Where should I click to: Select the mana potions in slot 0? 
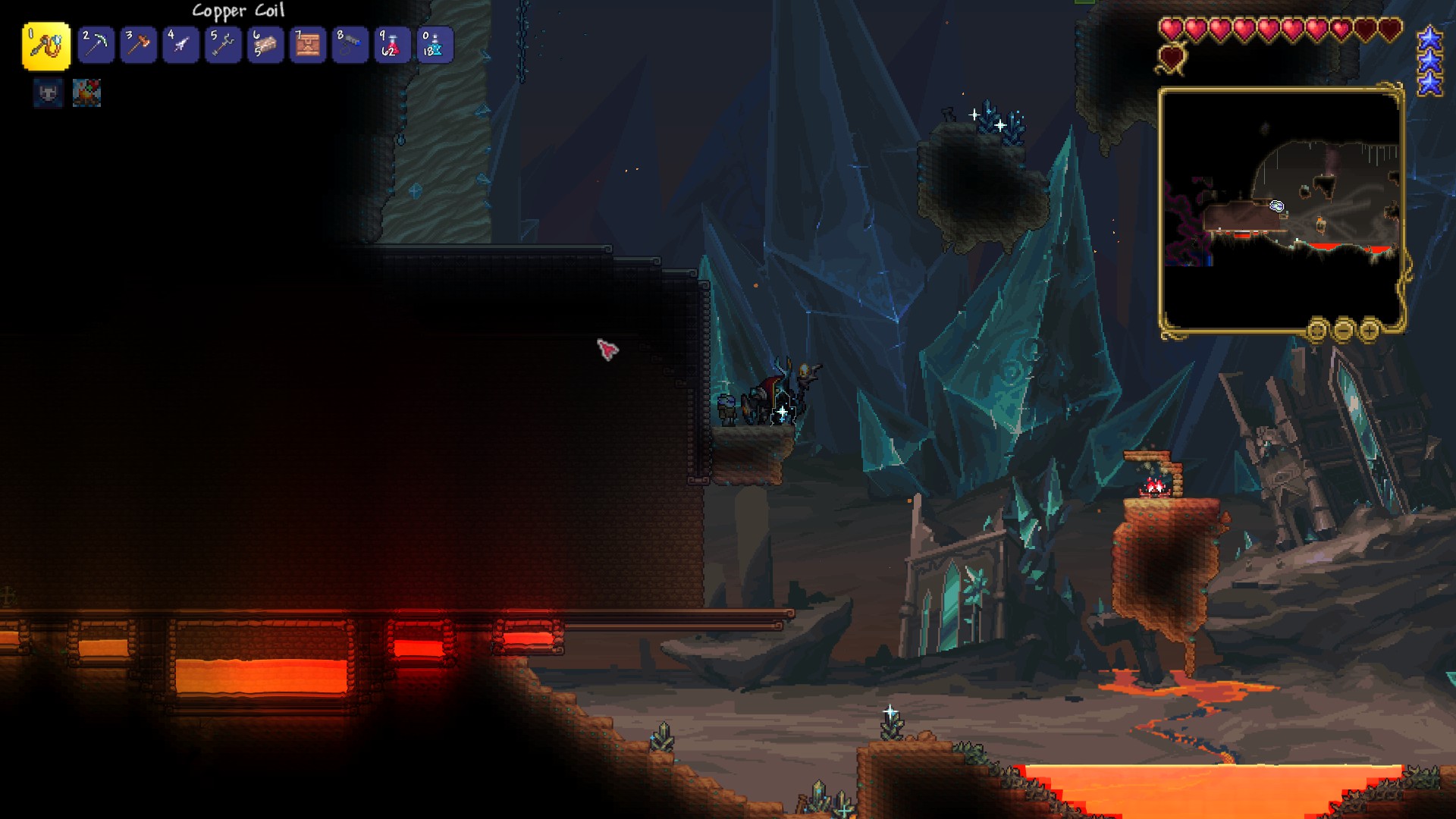(x=435, y=45)
